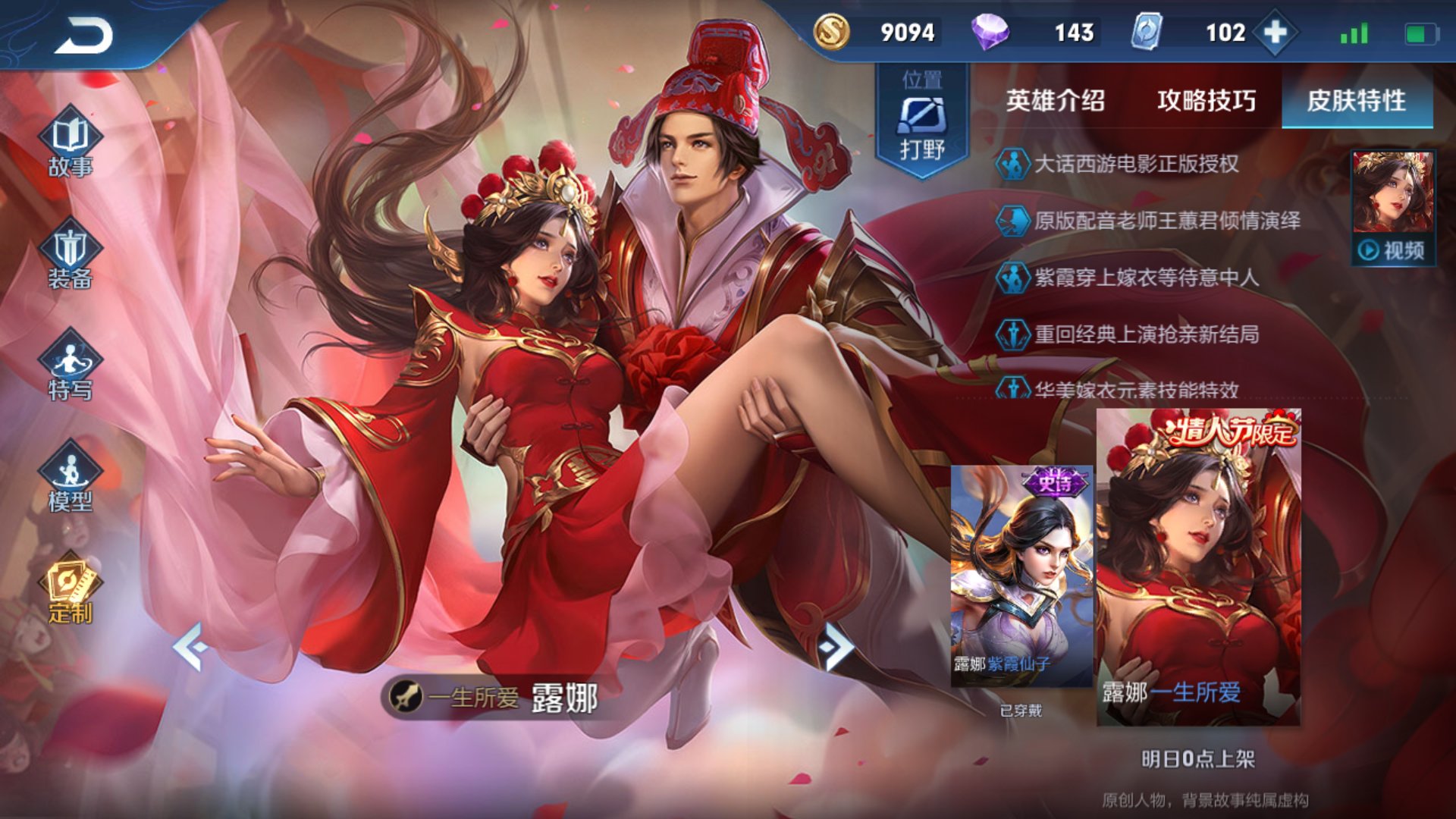Open the 装备 equipment section
This screenshot has height=819, width=1456.
71,256
